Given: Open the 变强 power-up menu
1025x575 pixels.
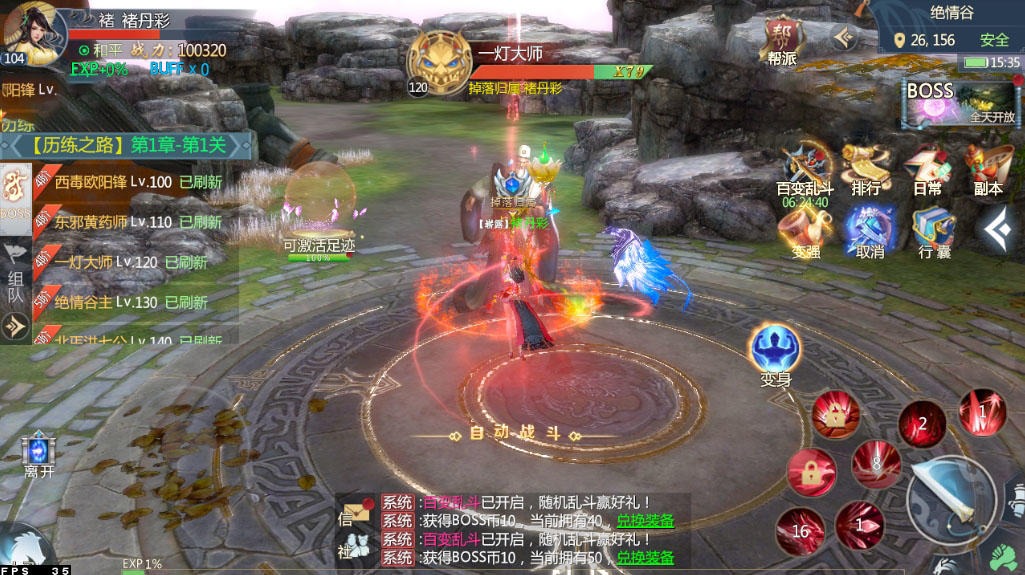Looking at the screenshot, I should point(805,231).
